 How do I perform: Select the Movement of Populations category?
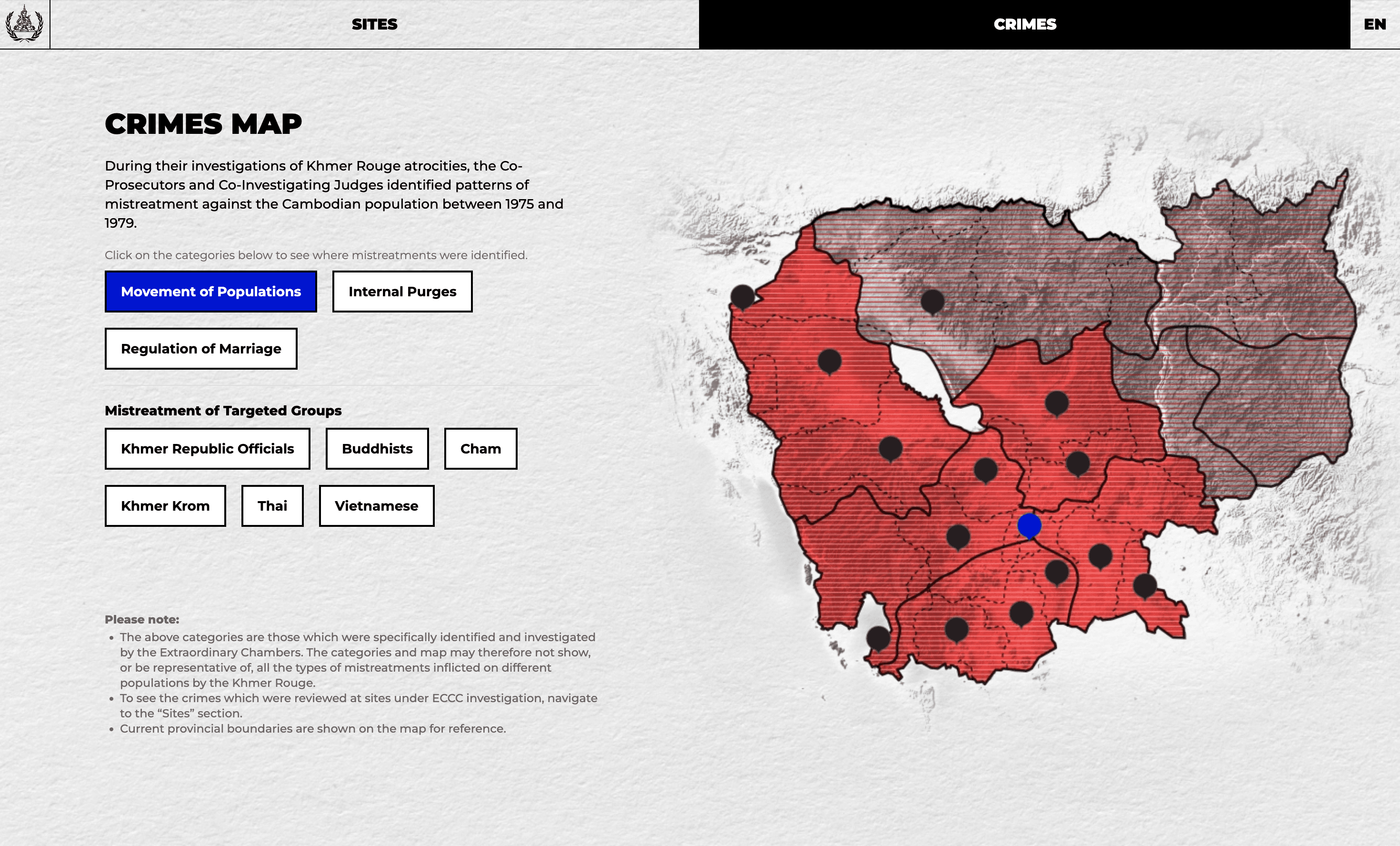point(211,292)
